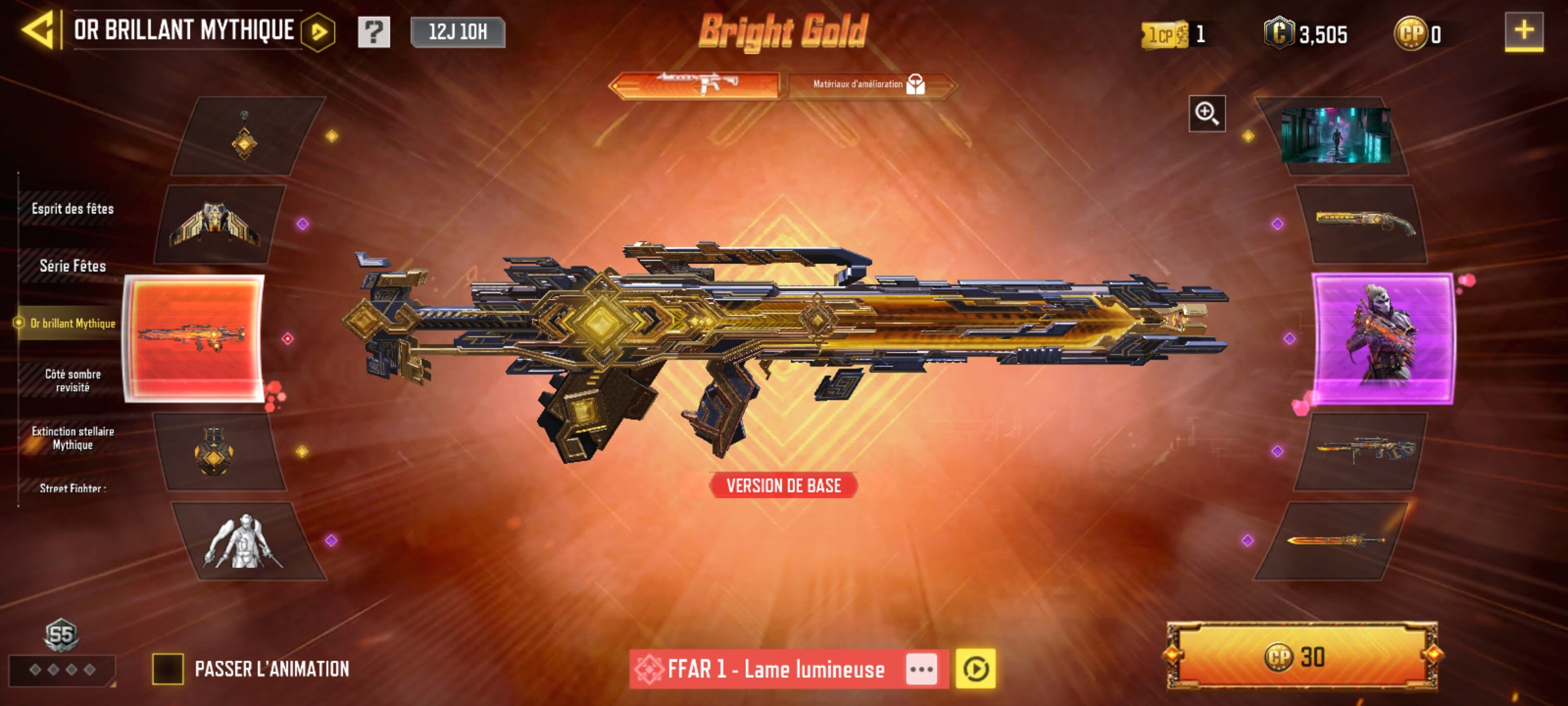View the neon city calling card reward
This screenshot has width=1568, height=706.
point(1335,135)
